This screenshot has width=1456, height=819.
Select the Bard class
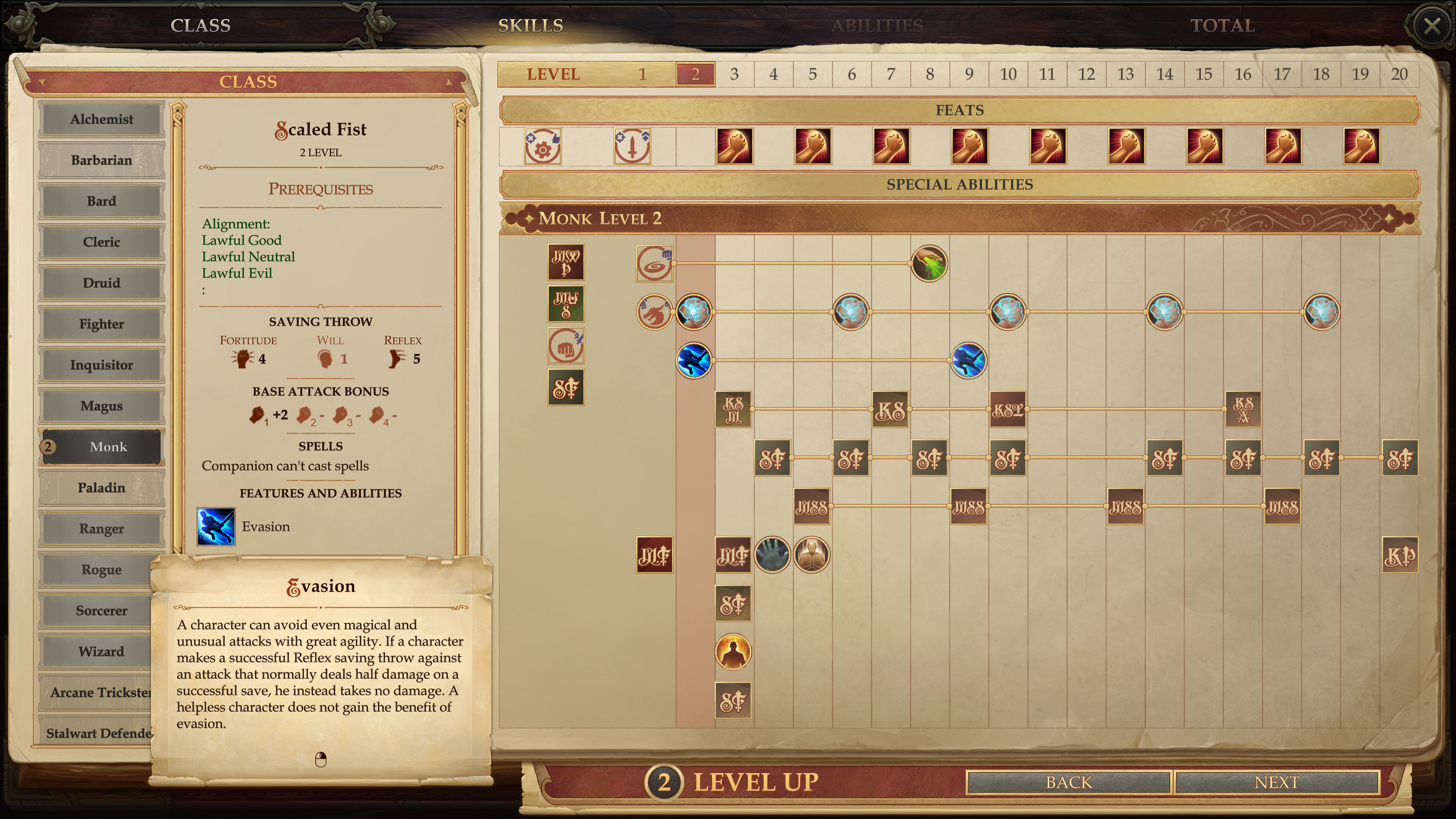click(x=102, y=201)
